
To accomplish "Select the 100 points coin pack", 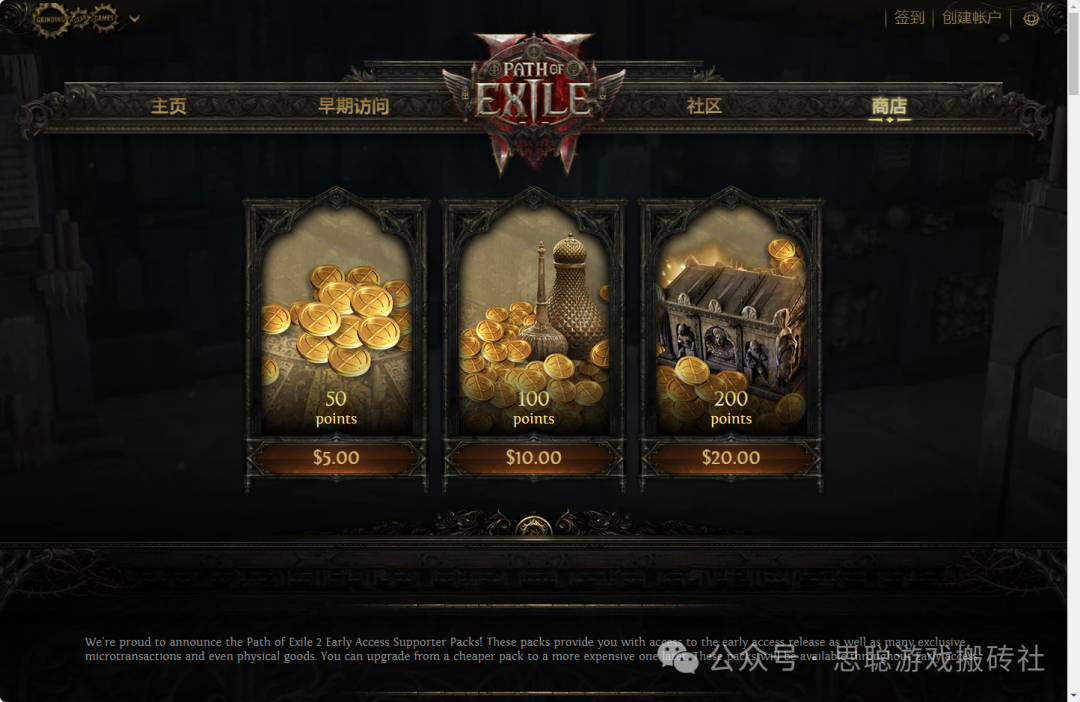I will [534, 330].
